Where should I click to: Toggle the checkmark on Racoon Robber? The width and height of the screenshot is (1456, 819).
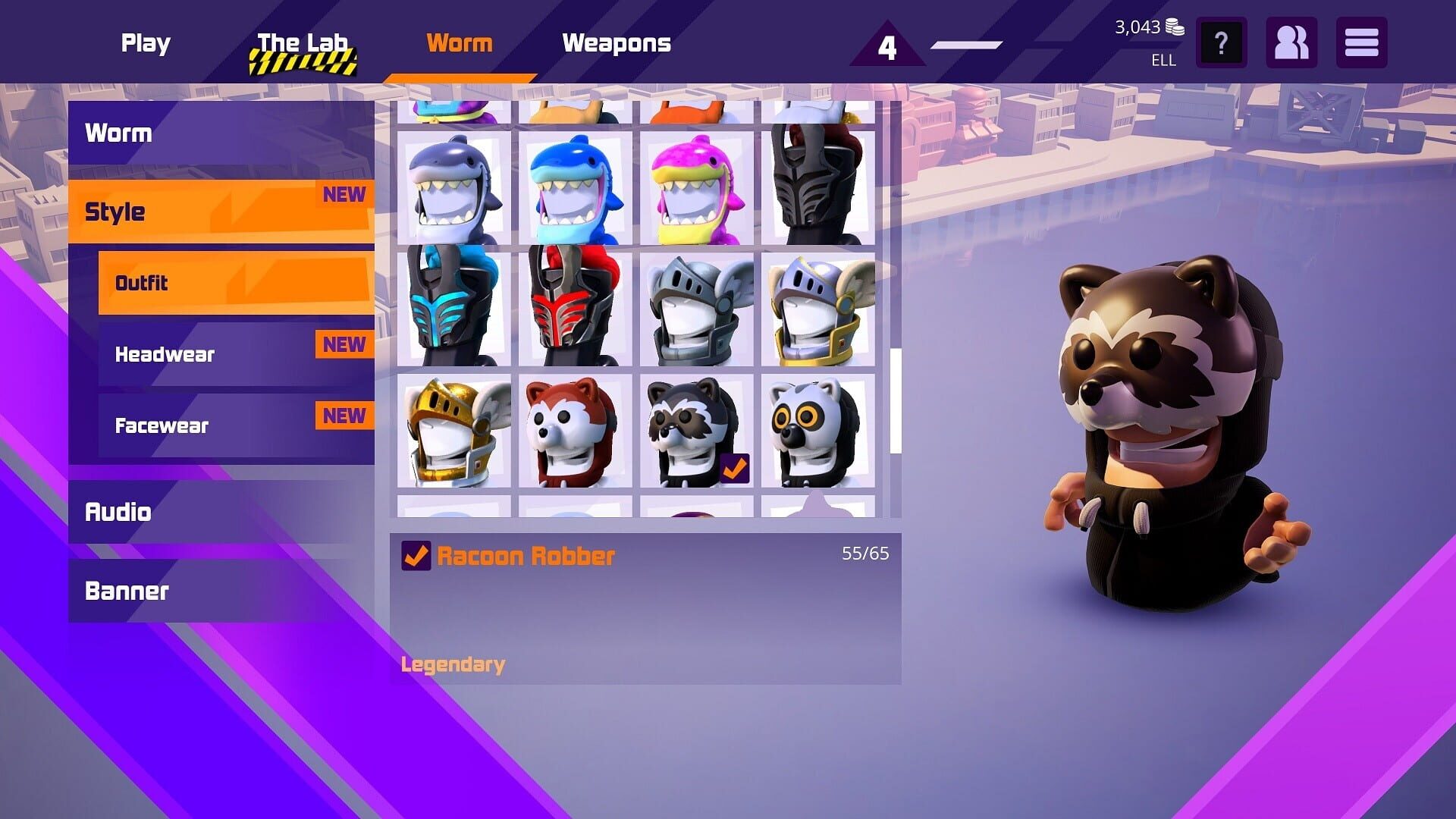(x=415, y=555)
